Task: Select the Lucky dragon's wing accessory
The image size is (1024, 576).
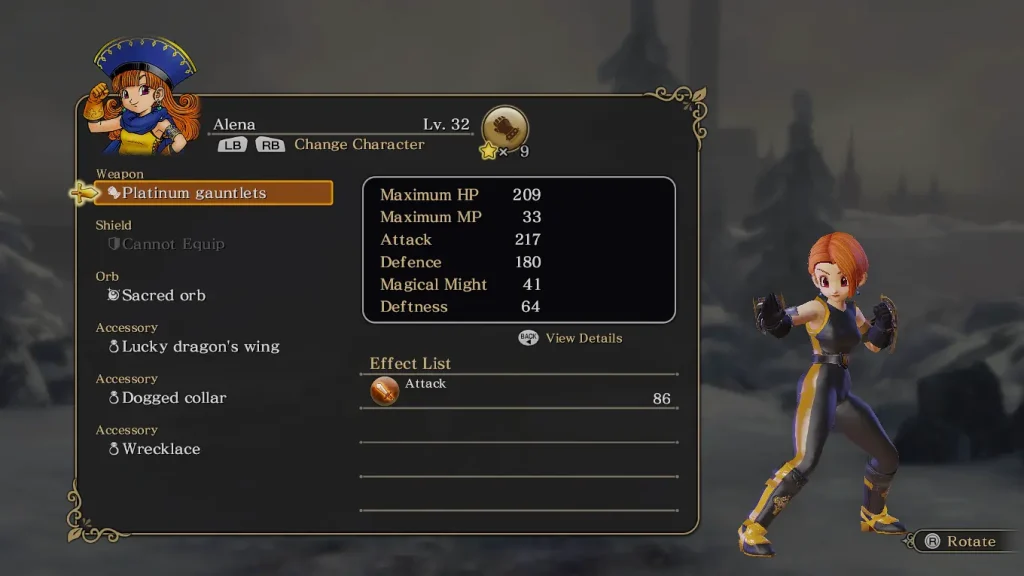Action: (x=200, y=346)
